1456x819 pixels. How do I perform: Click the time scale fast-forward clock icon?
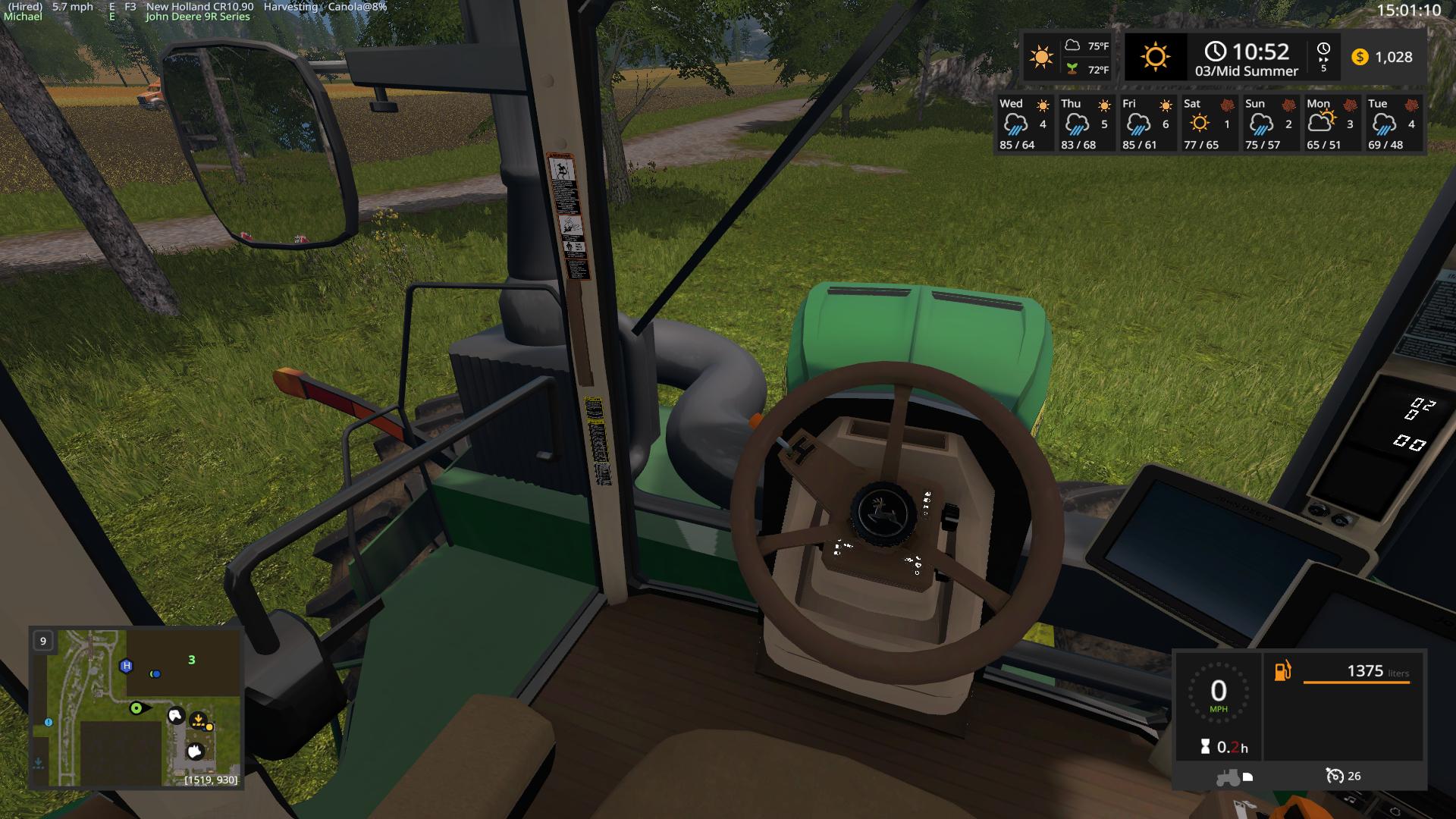pyautogui.click(x=1323, y=56)
